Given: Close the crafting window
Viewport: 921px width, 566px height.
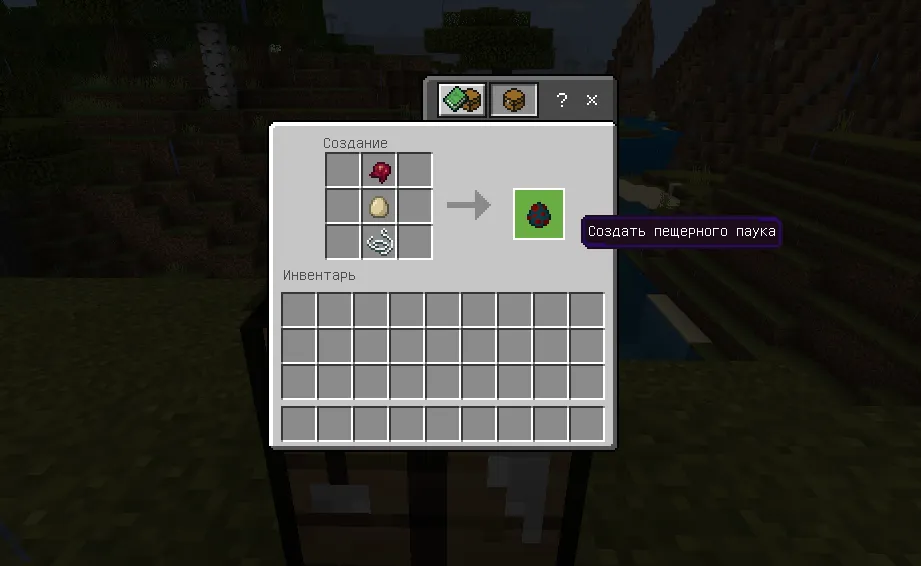Looking at the screenshot, I should tap(592, 100).
